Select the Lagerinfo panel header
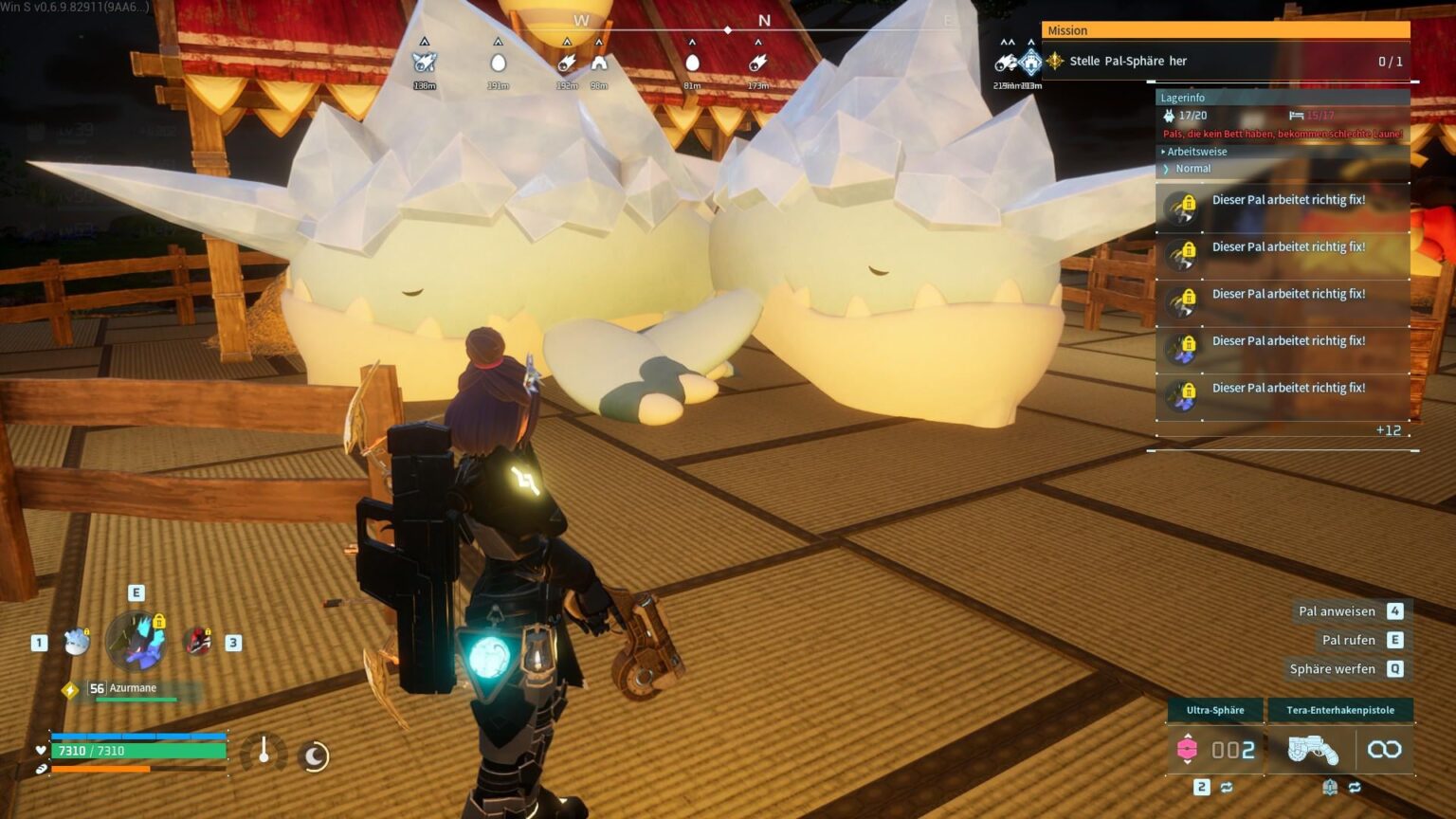1456x819 pixels. (x=1183, y=98)
